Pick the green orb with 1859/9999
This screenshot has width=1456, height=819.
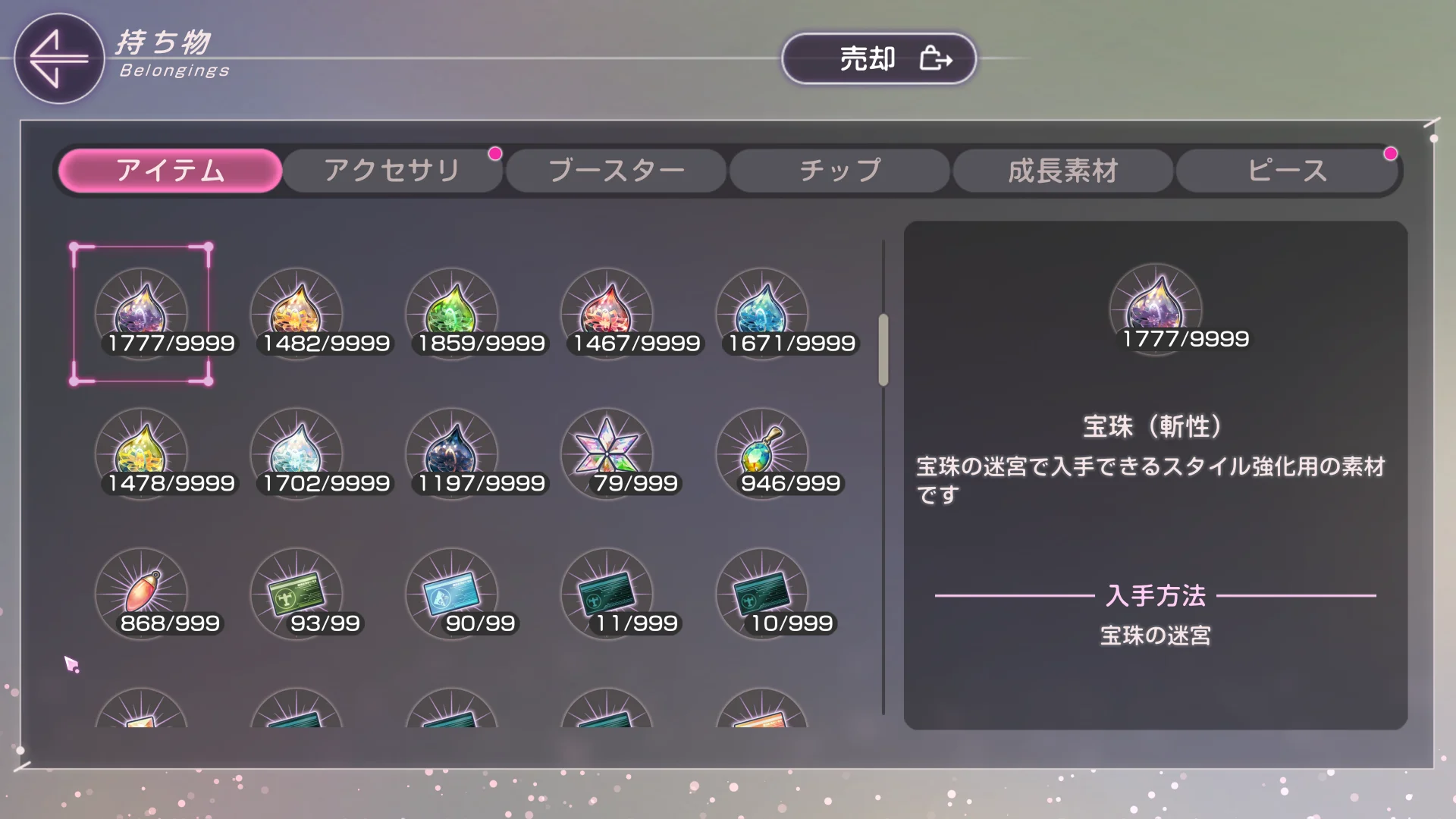[x=452, y=312]
